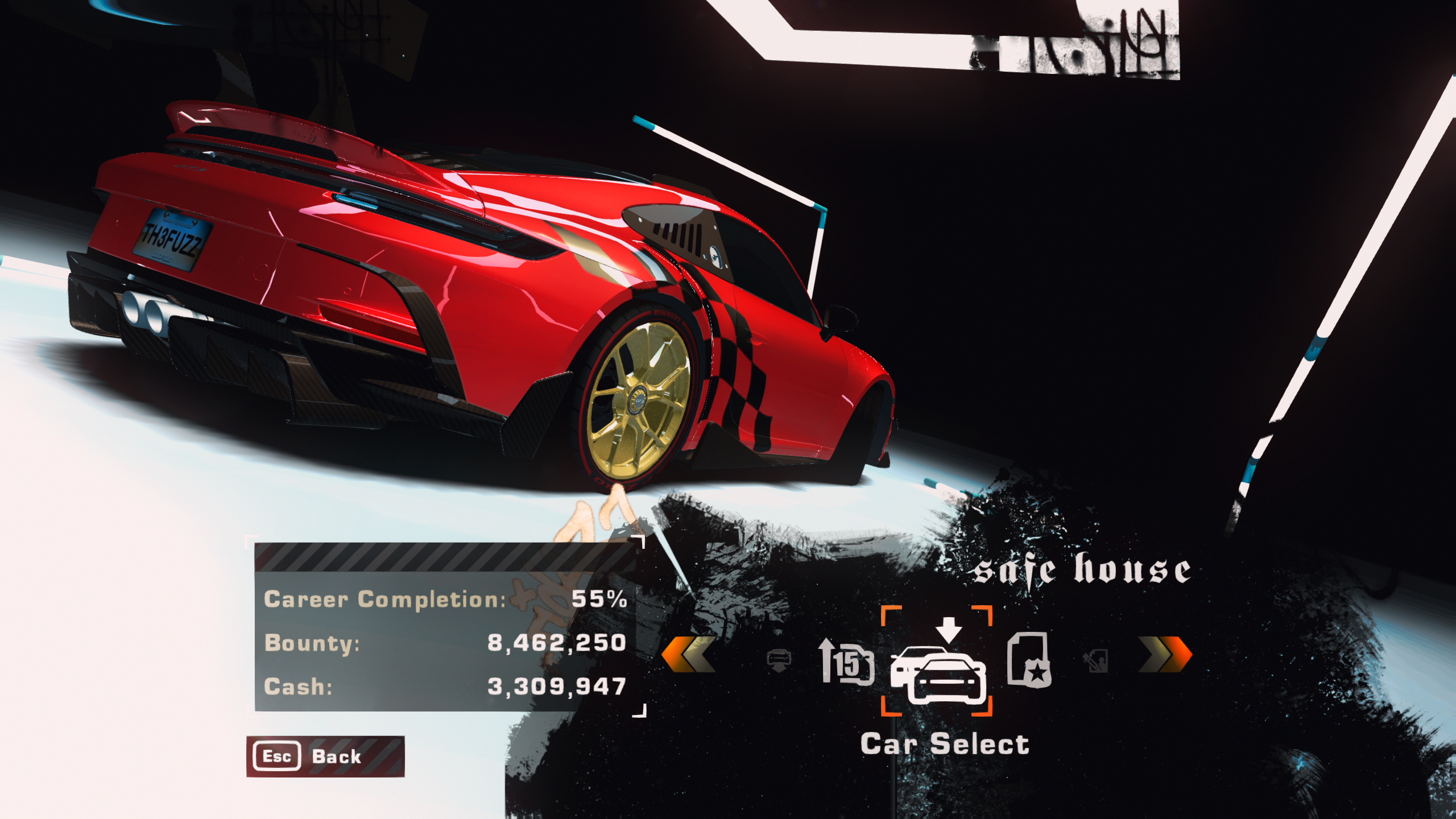This screenshot has height=819, width=1456.
Task: Go back with the Back button
Action: click(x=325, y=756)
